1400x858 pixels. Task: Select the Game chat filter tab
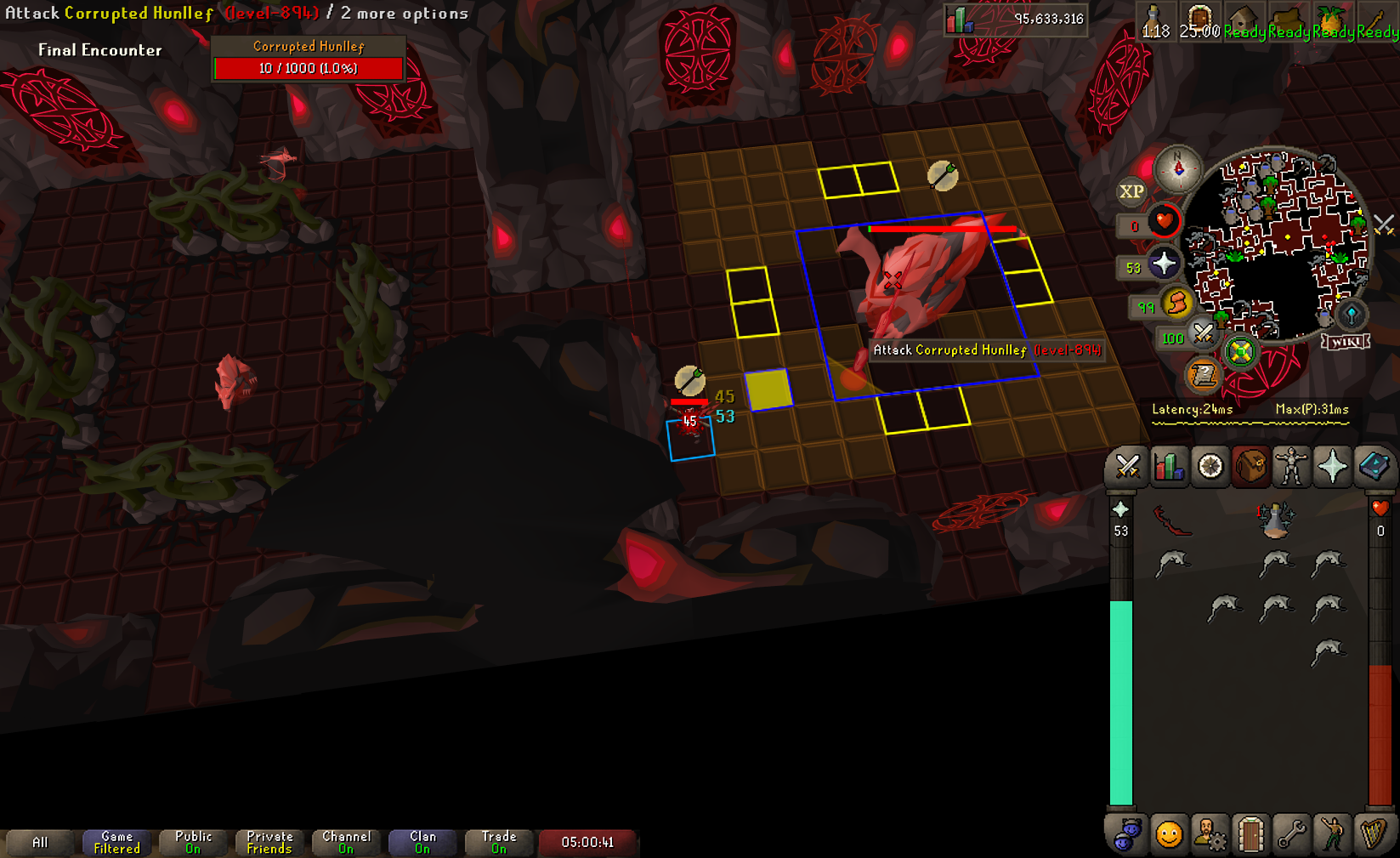pyautogui.click(x=116, y=843)
